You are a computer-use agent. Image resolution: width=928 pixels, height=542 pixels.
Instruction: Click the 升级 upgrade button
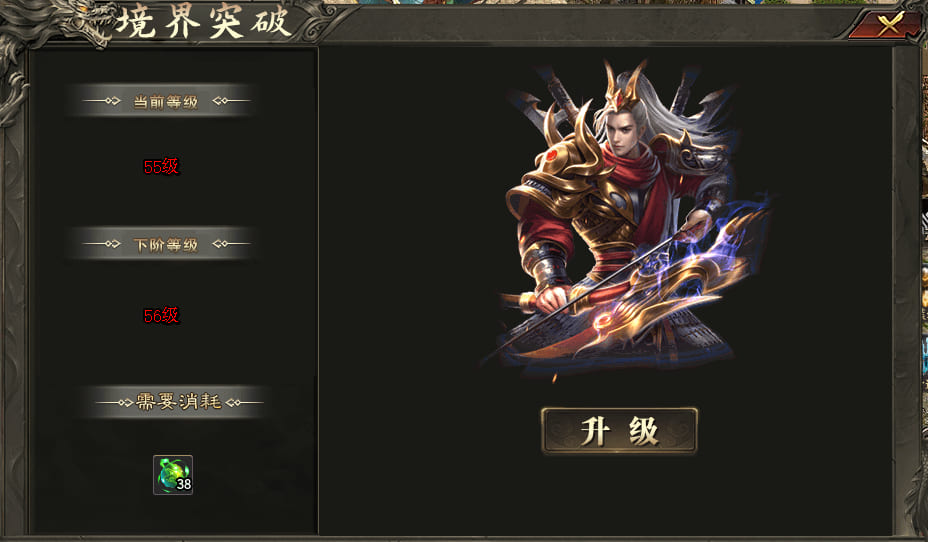pyautogui.click(x=619, y=431)
